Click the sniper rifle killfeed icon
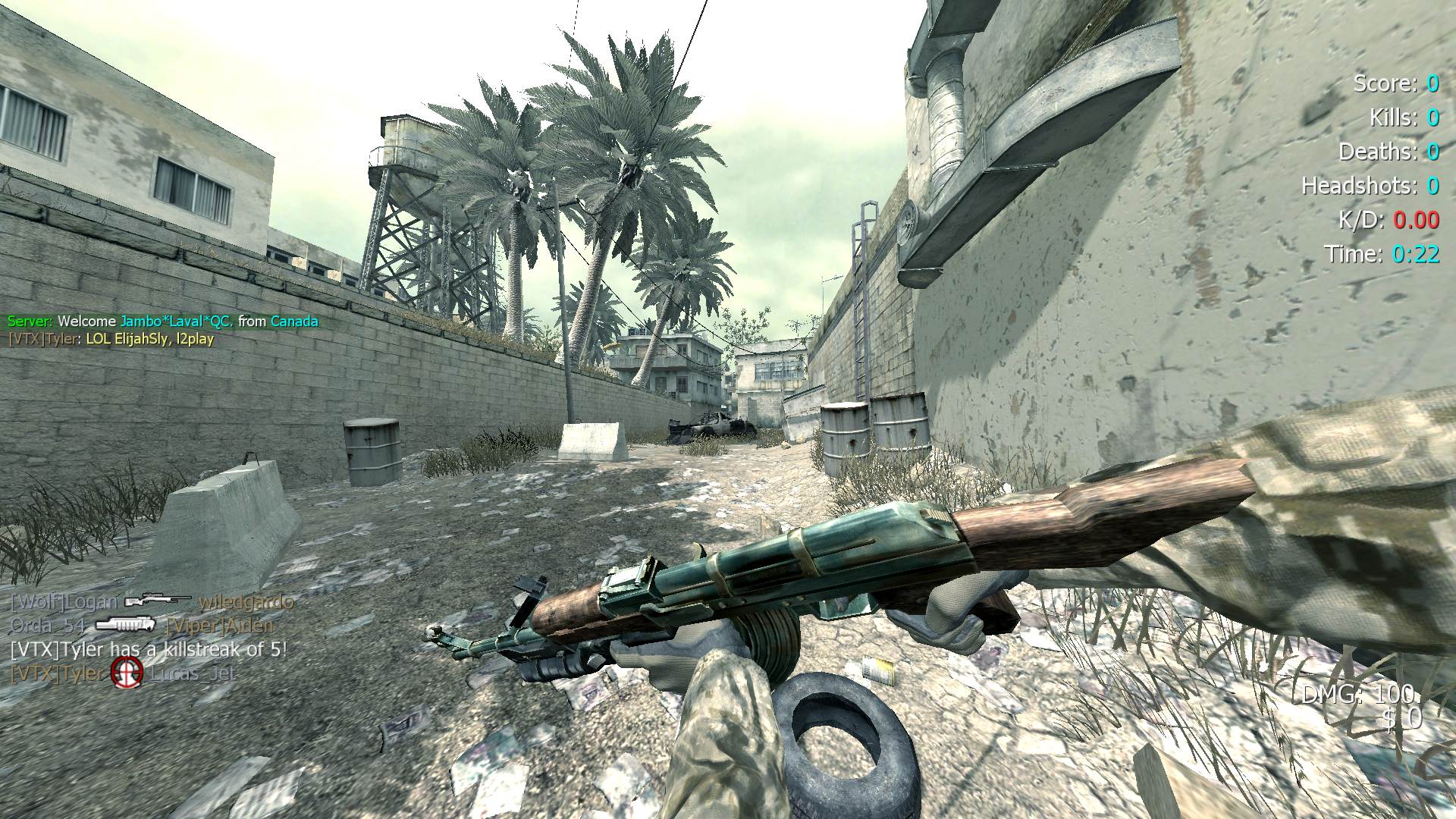1456x819 pixels. click(x=158, y=601)
